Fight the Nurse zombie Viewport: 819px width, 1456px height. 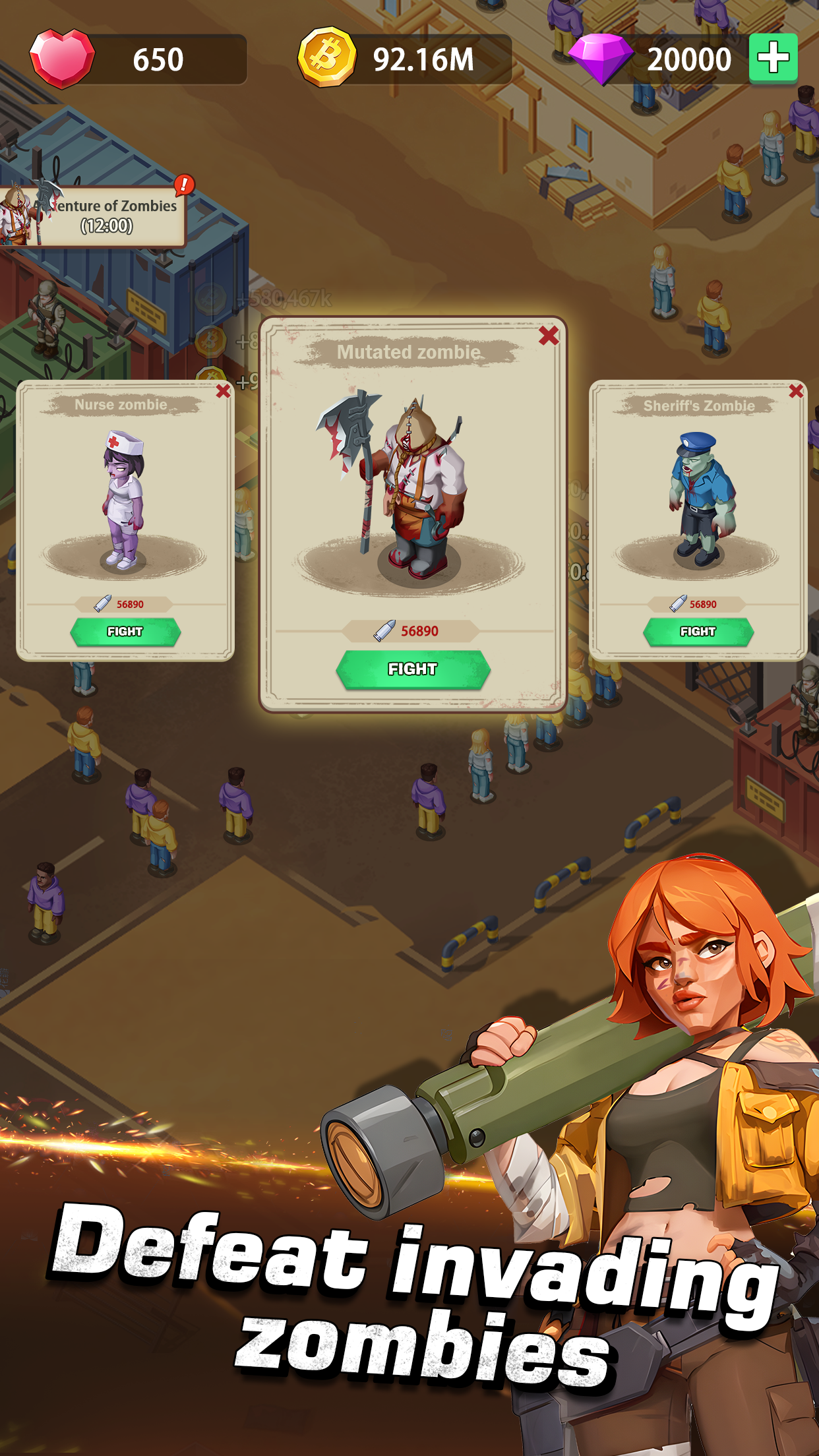coord(125,632)
